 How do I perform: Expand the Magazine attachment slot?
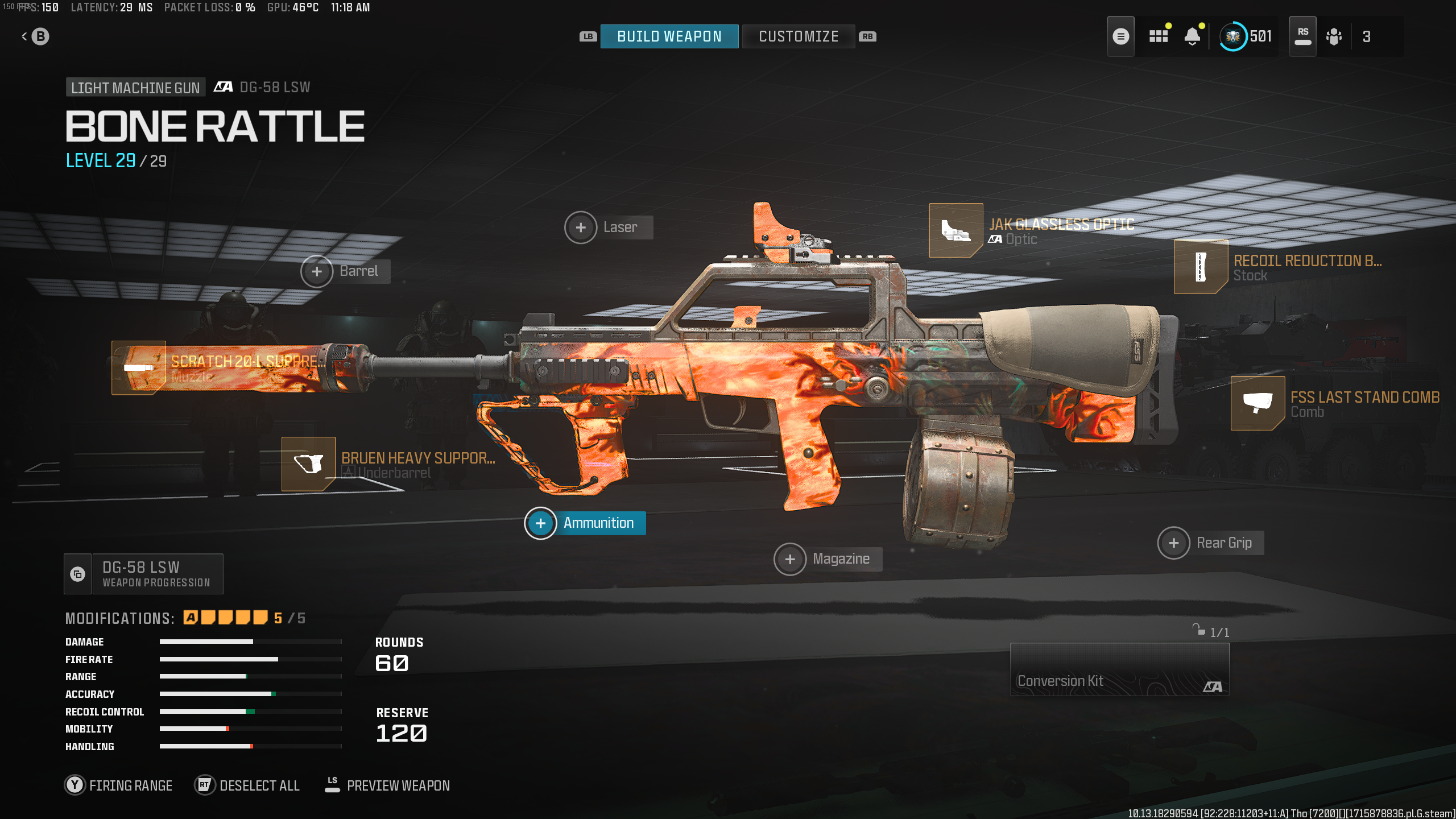tap(790, 559)
